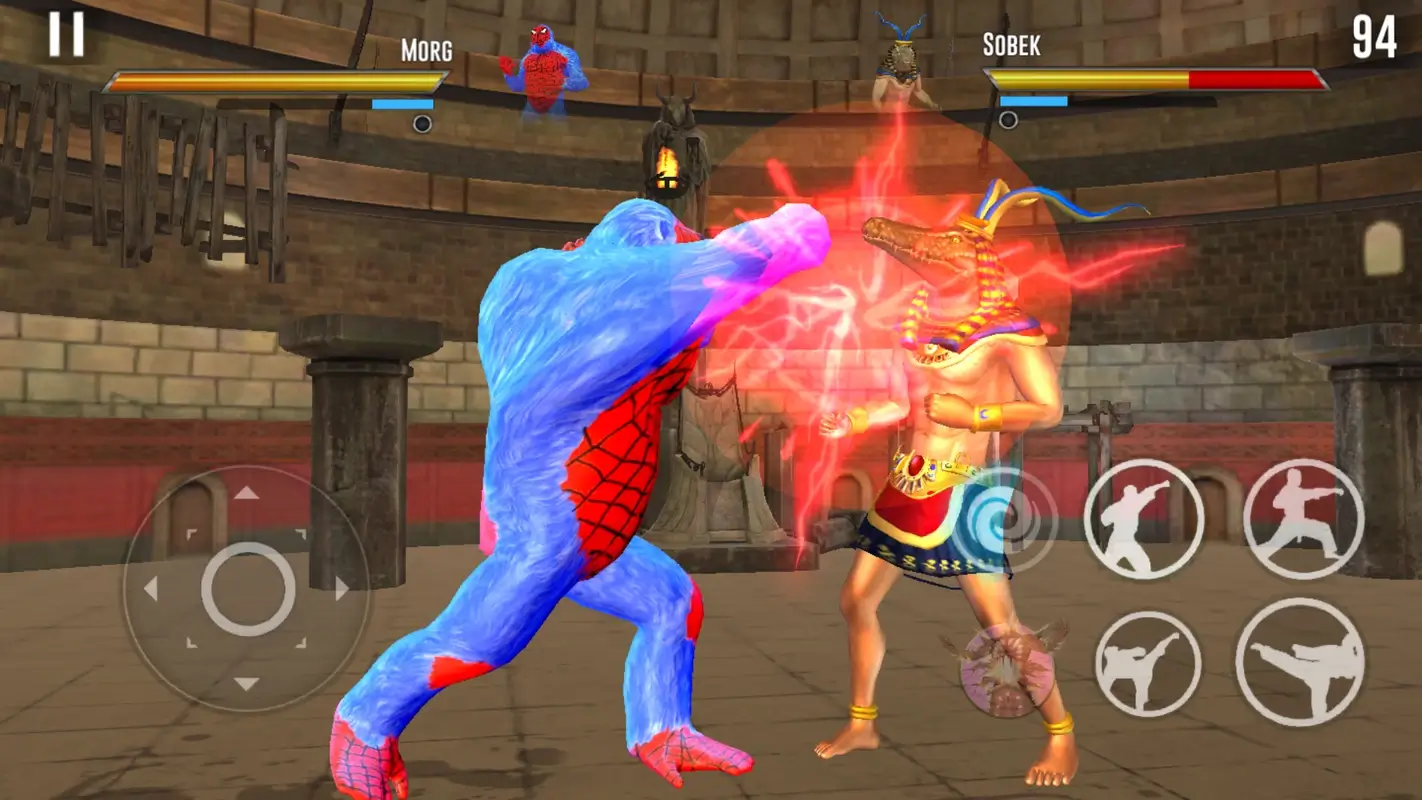Pause the match with the pause icon
Image resolution: width=1422 pixels, height=800 pixels.
point(67,33)
